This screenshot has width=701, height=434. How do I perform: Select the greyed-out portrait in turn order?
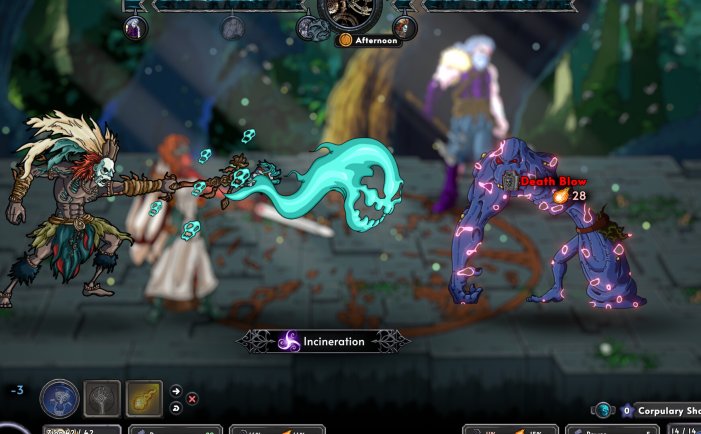click(232, 27)
